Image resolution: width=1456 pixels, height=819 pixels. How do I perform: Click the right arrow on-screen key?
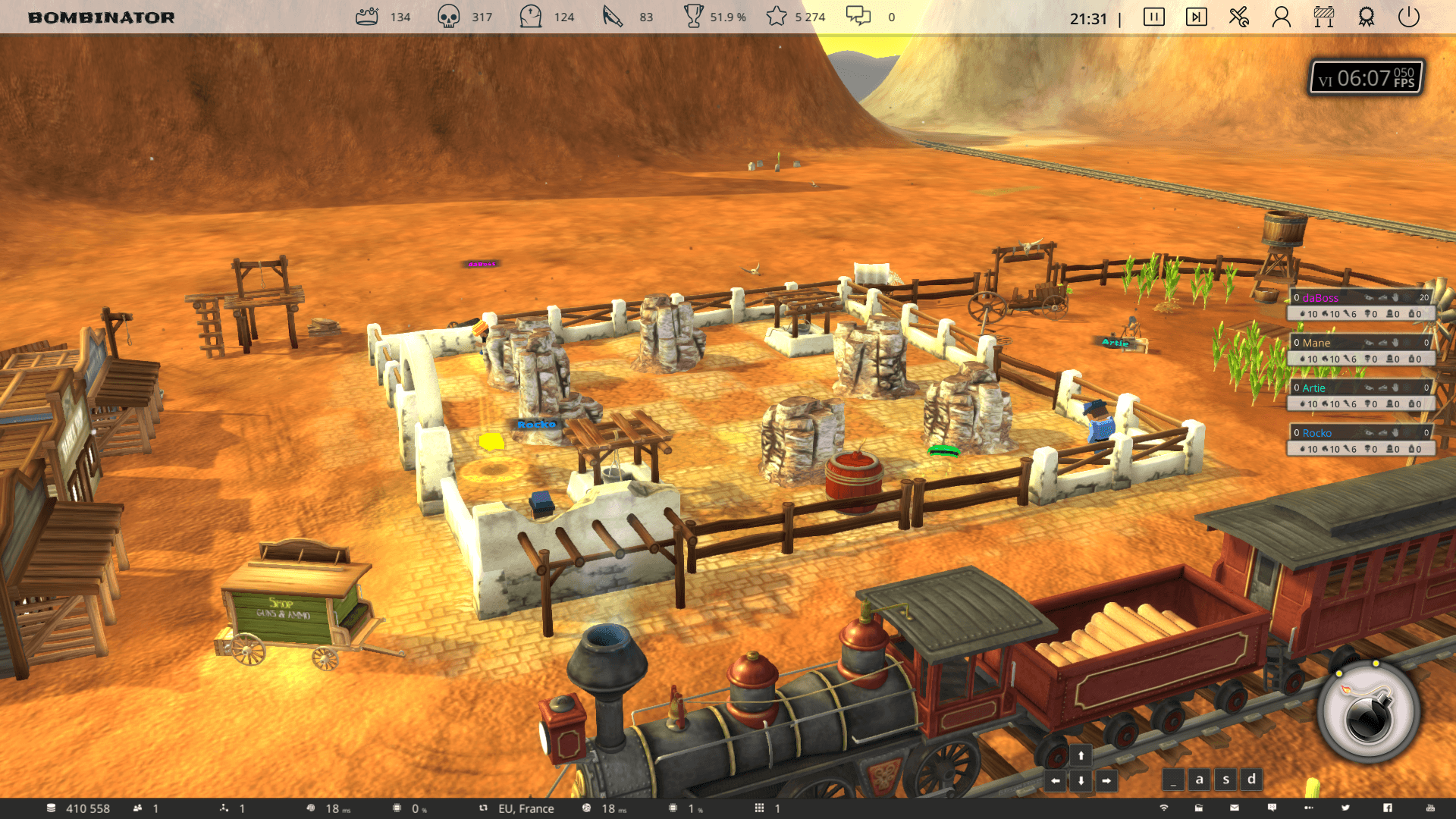tap(1106, 780)
